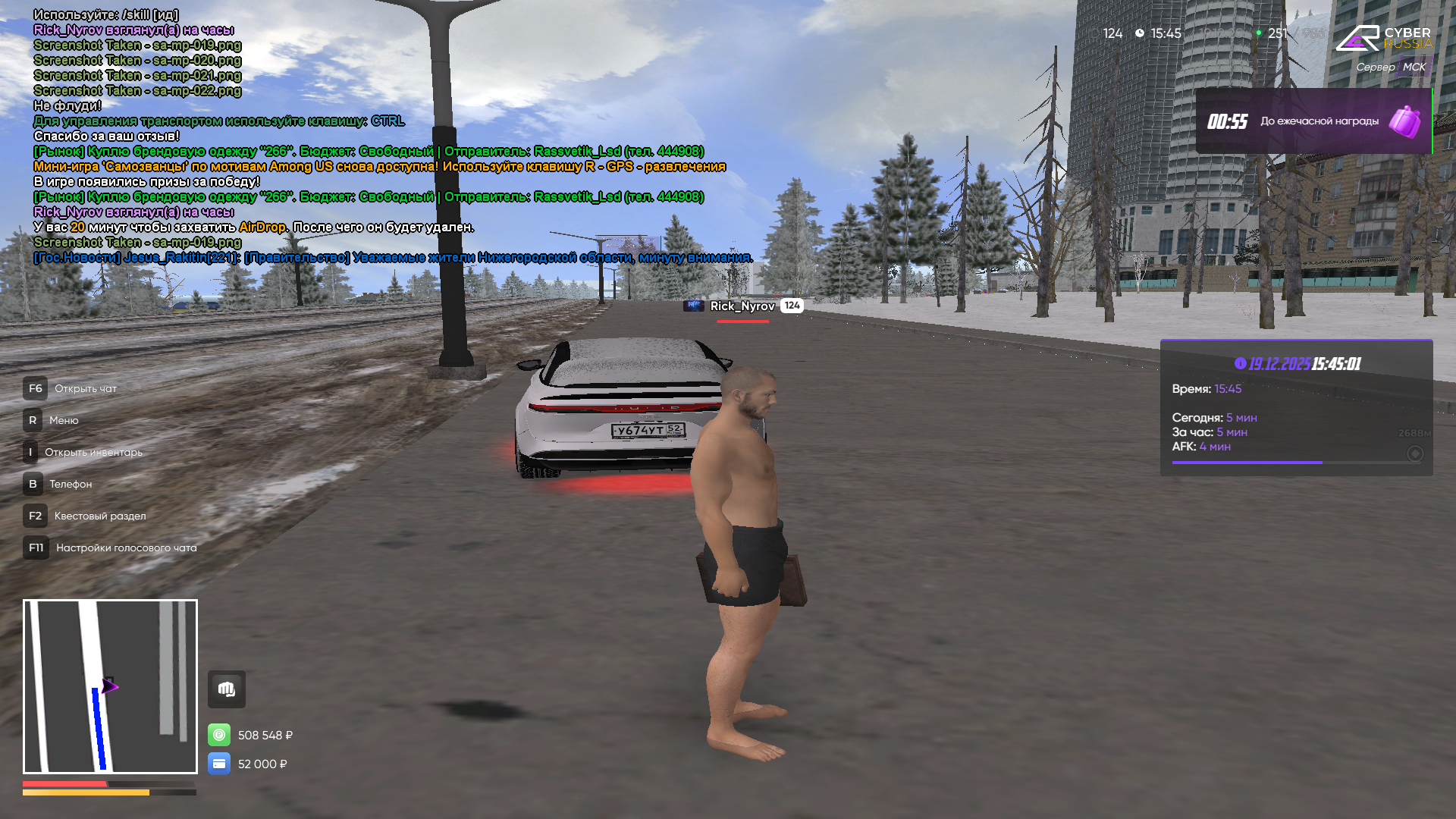The image size is (1456, 819).
Task: Click the МСК server label
Action: [1414, 67]
